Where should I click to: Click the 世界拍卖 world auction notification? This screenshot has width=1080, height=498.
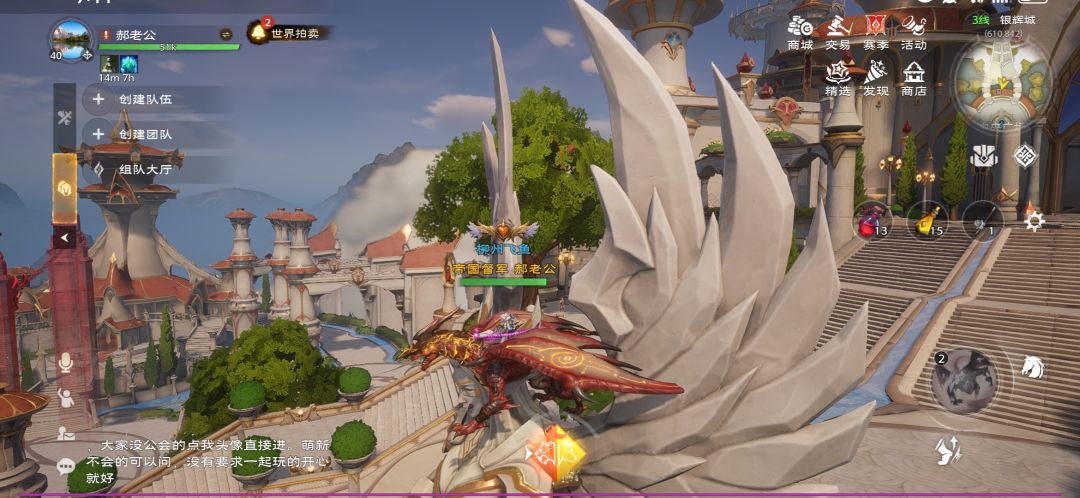point(289,32)
